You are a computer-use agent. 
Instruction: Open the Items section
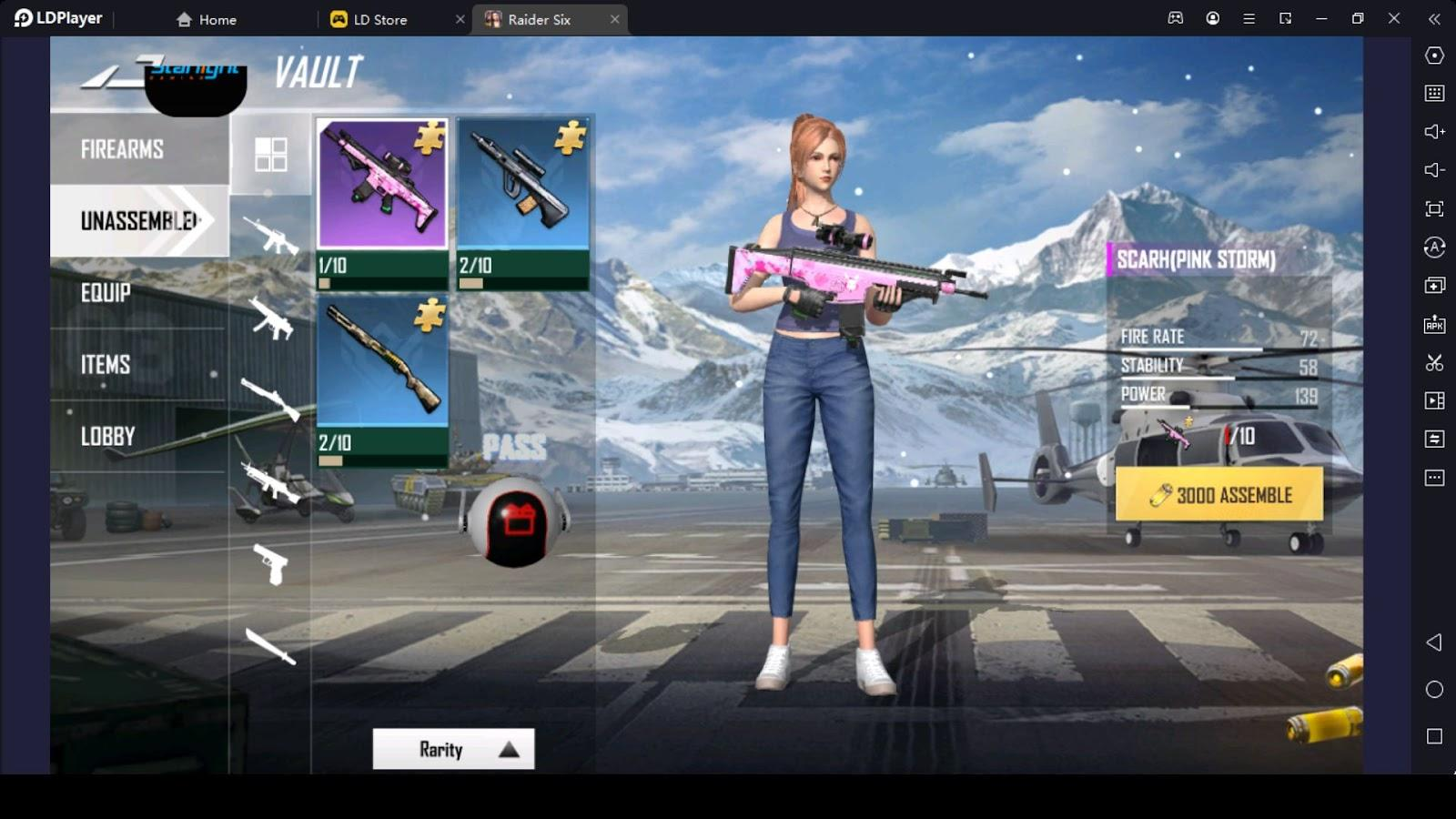pyautogui.click(x=106, y=365)
